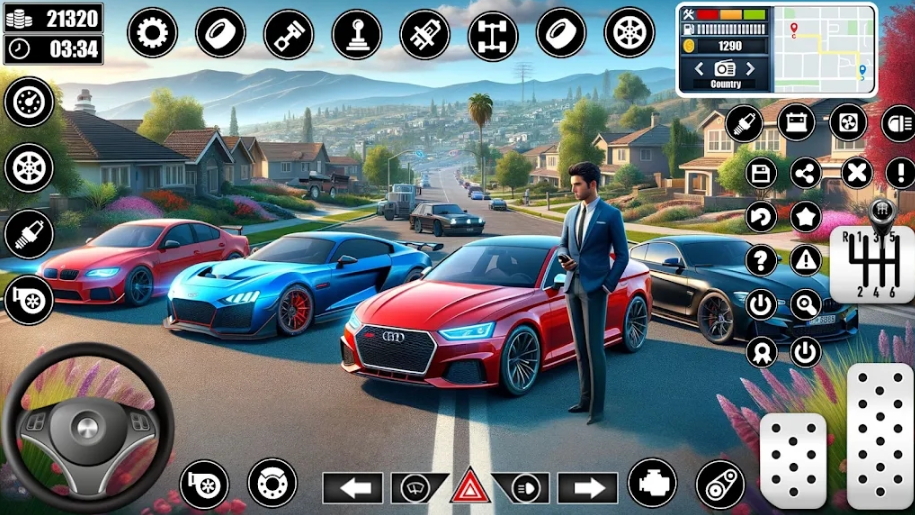Choose the axle chassis icon
Screen dimensions: 915x515
(x=493, y=35)
